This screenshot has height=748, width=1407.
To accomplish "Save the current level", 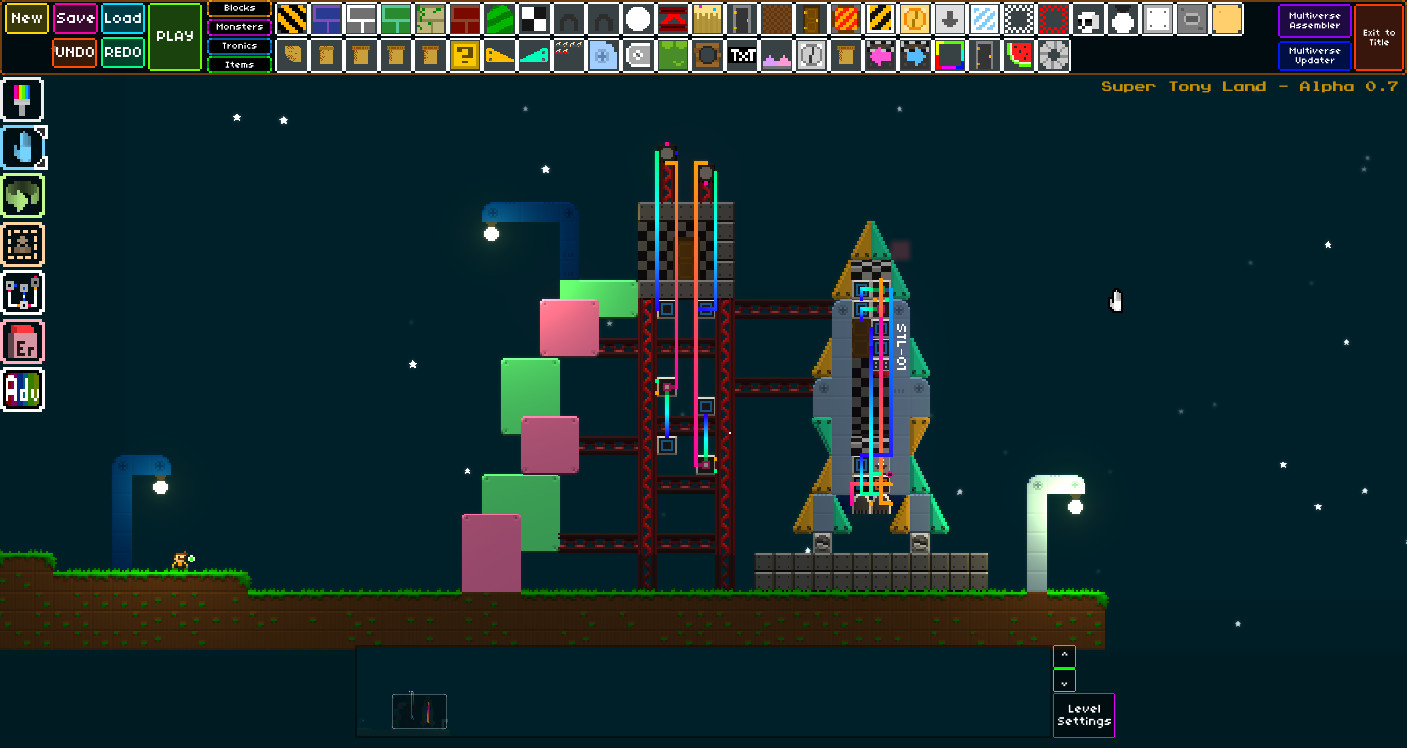I will click(75, 18).
